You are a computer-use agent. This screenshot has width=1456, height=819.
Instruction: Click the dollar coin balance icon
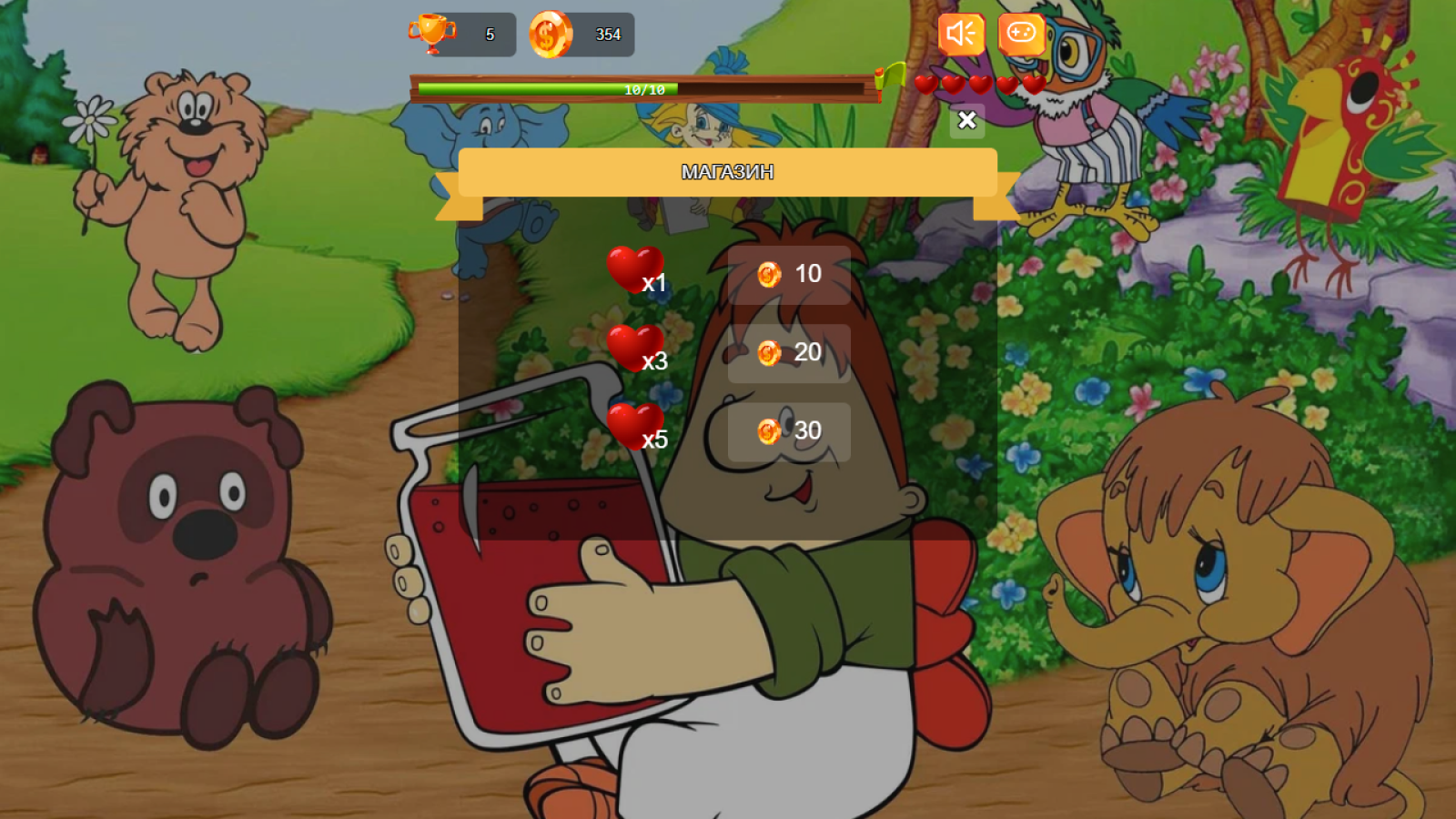549,35
